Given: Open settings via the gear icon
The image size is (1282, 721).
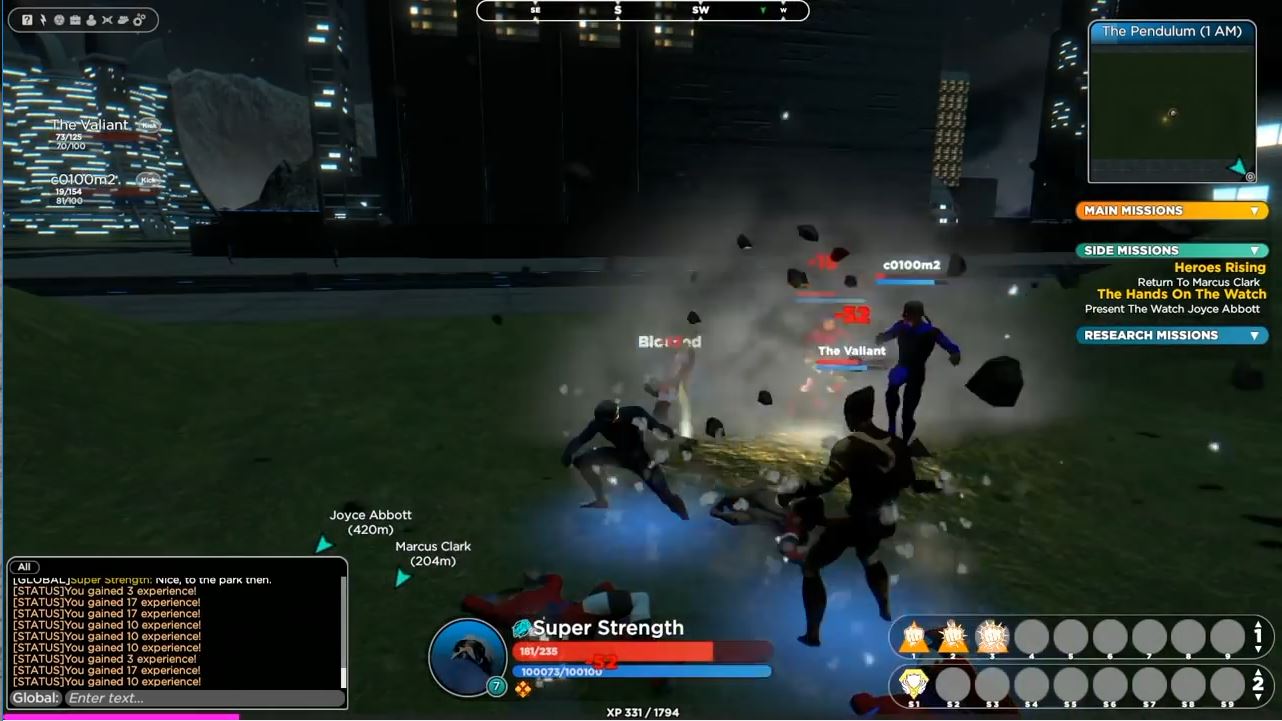Looking at the screenshot, I should [x=138, y=18].
